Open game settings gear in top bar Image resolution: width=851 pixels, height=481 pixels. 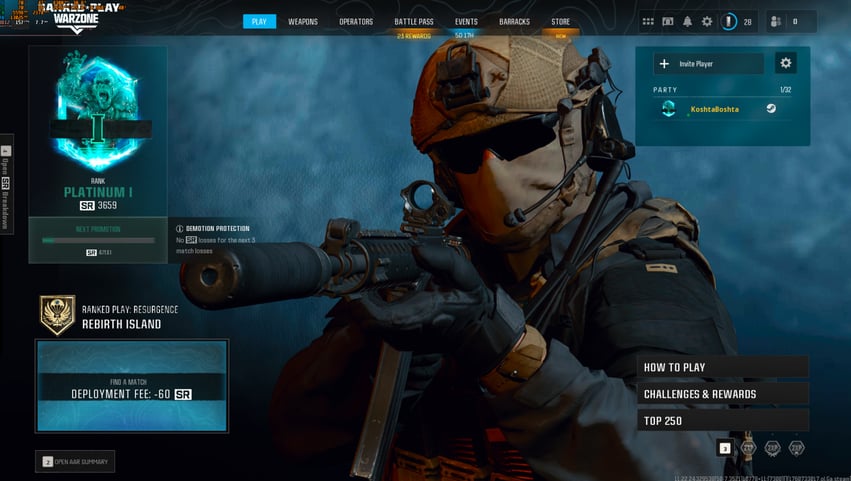[707, 21]
